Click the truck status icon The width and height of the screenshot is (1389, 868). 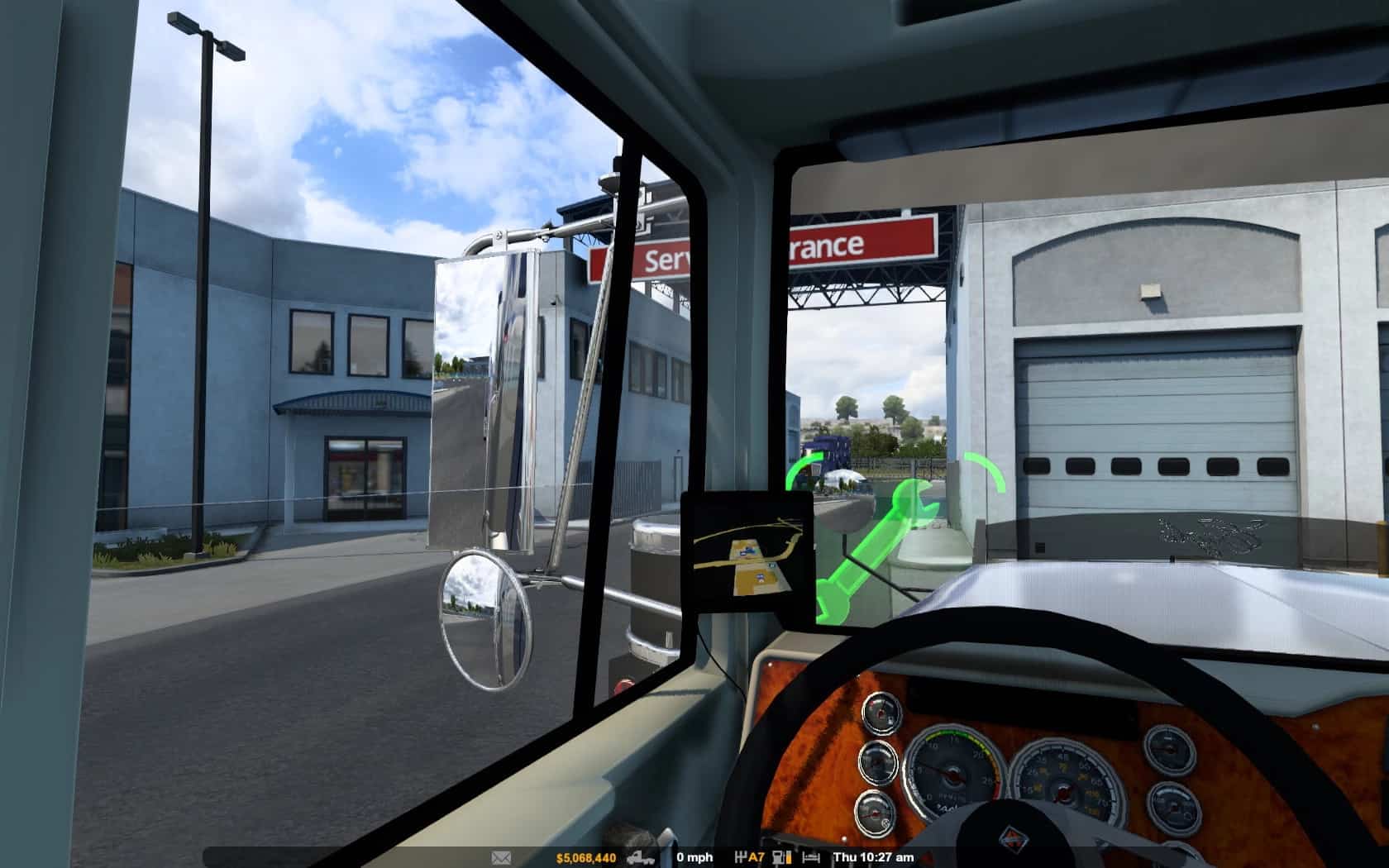click(641, 857)
